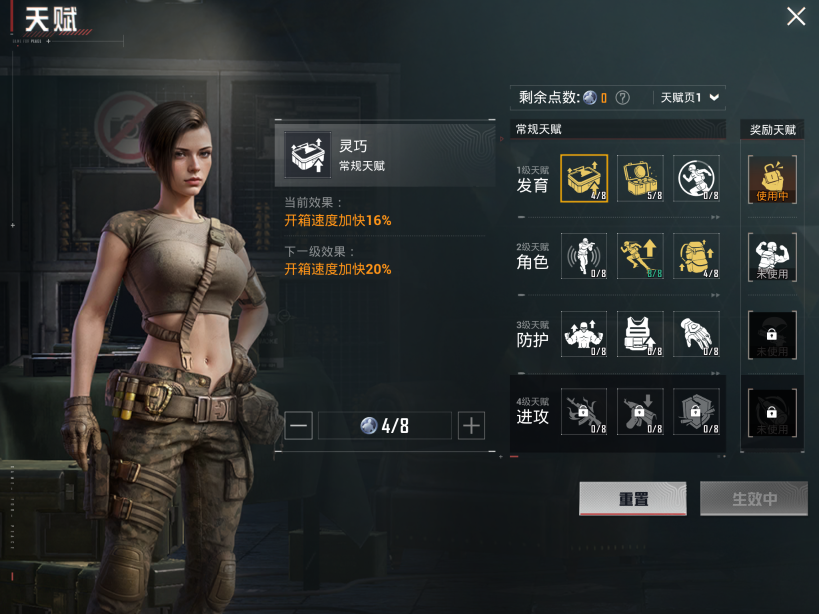Choose the running figure circle talent
The width and height of the screenshot is (819, 614).
click(696, 179)
